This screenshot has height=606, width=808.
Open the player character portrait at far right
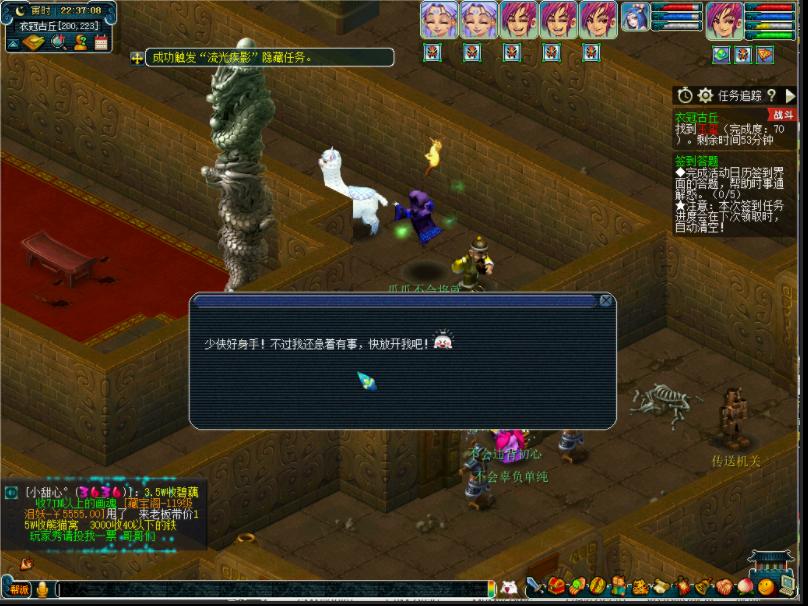pos(724,20)
